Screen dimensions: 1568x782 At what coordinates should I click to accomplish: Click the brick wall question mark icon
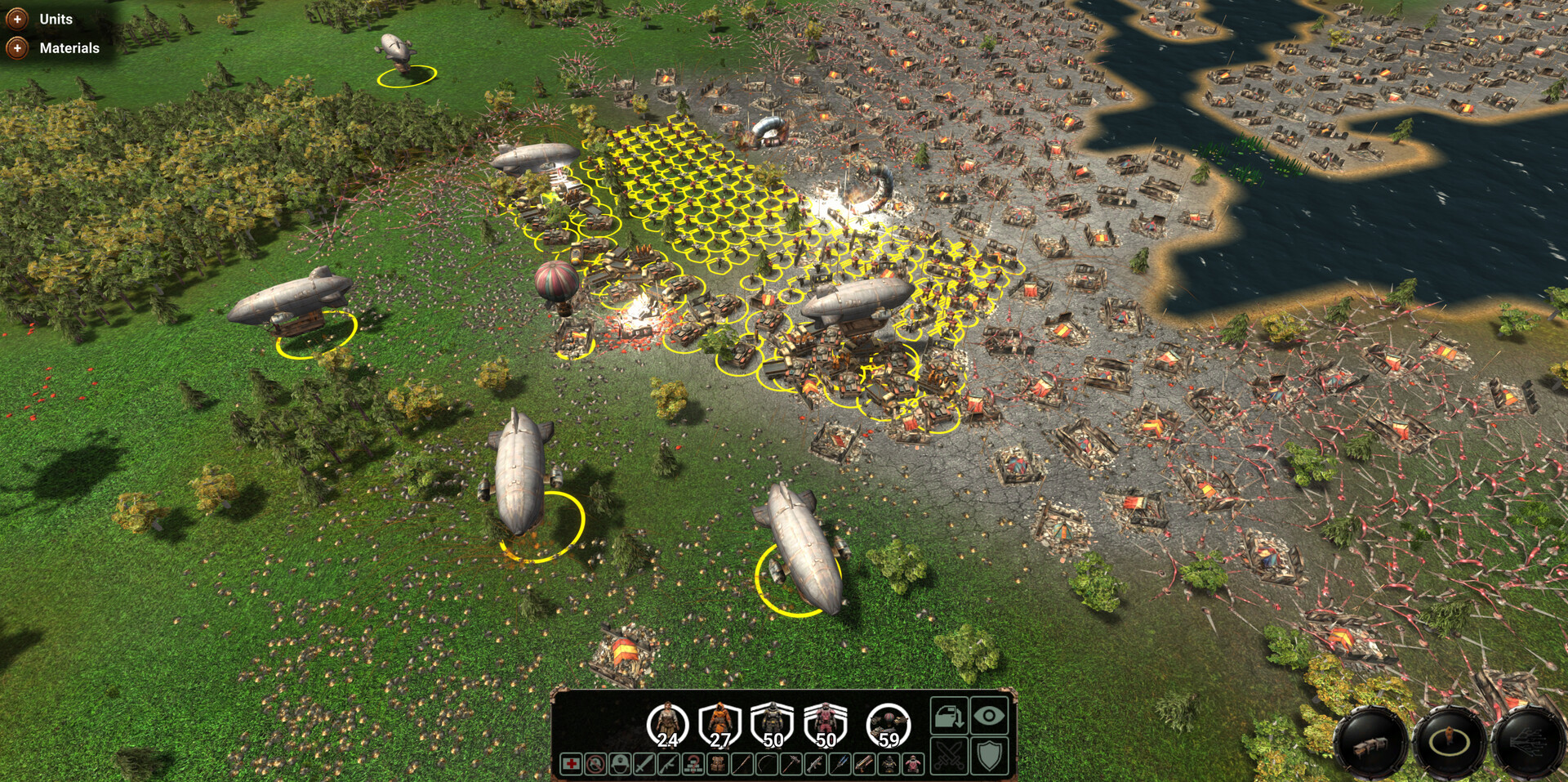point(693,765)
